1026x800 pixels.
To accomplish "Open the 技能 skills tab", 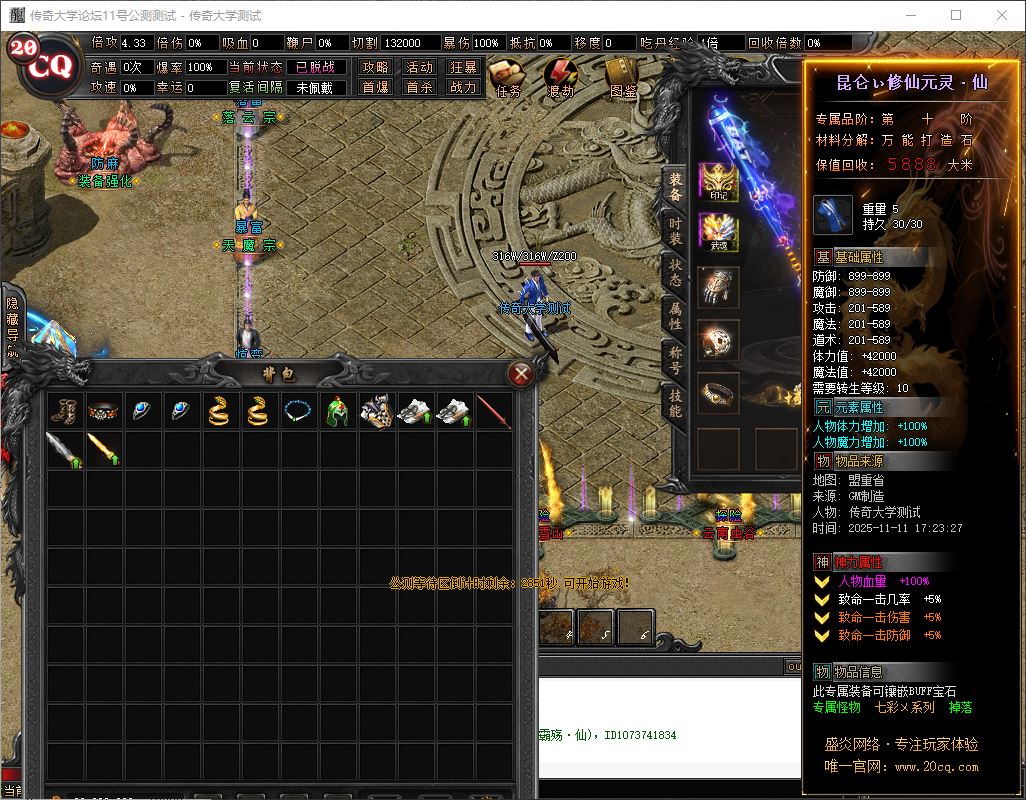I will [x=675, y=404].
